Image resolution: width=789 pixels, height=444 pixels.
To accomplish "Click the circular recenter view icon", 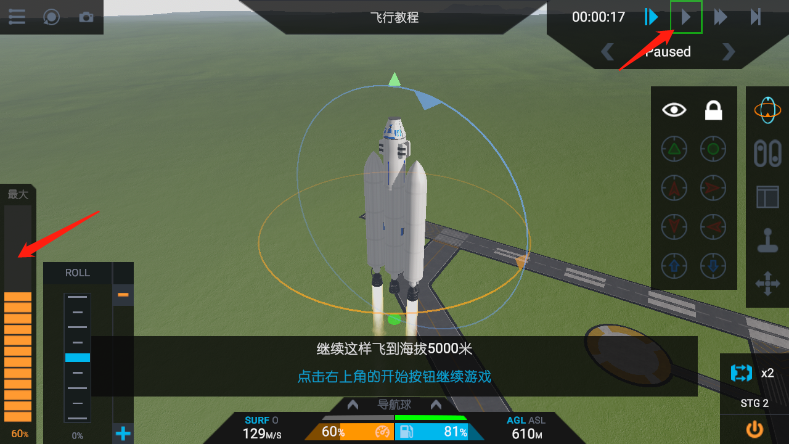I will click(52, 17).
